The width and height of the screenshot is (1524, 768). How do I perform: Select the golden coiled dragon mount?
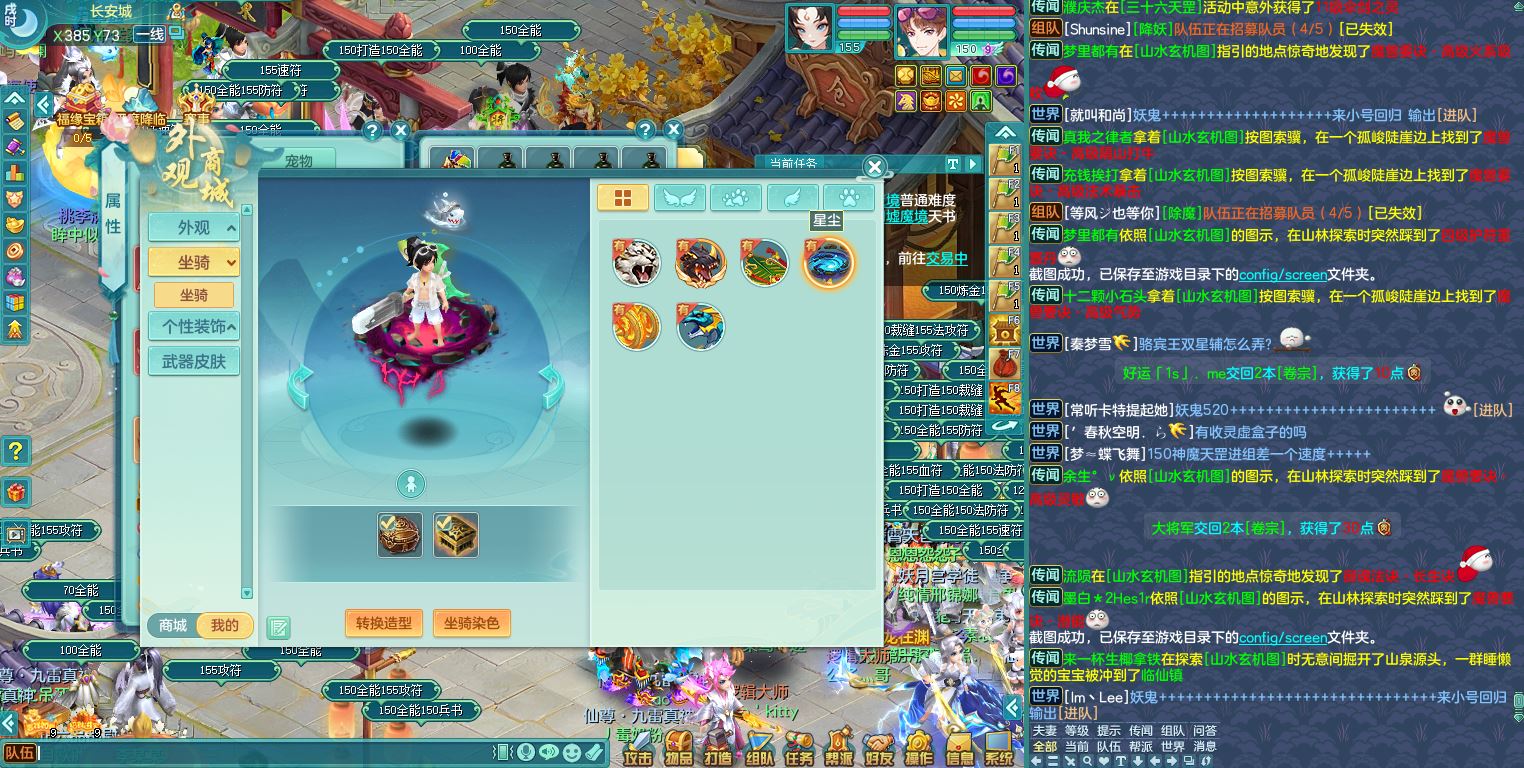pyautogui.click(x=636, y=327)
